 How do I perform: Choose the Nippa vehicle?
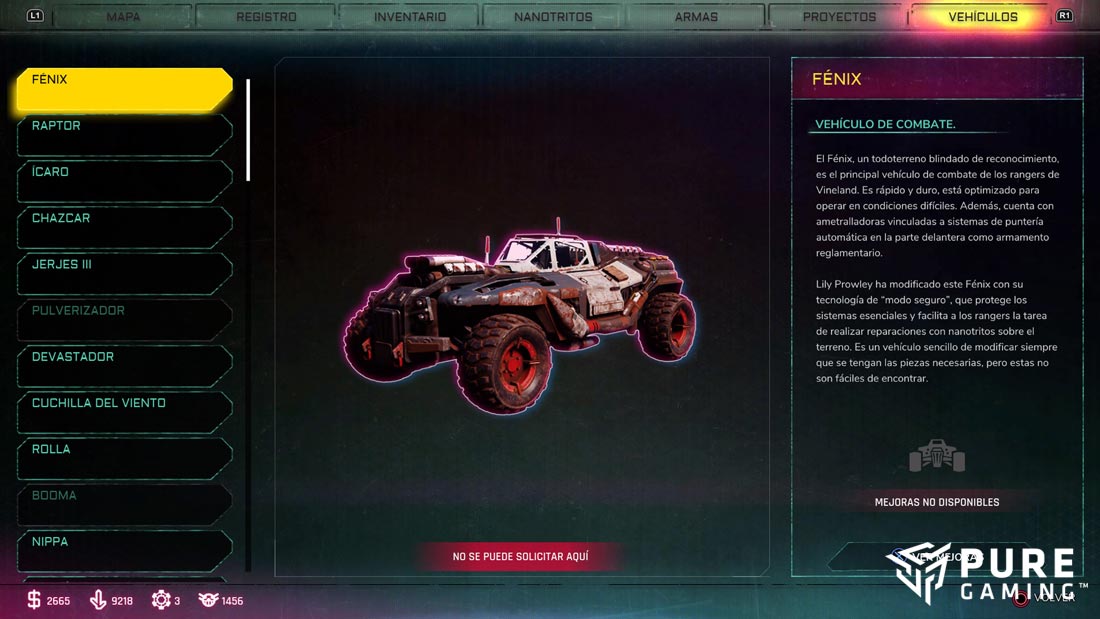[124, 550]
